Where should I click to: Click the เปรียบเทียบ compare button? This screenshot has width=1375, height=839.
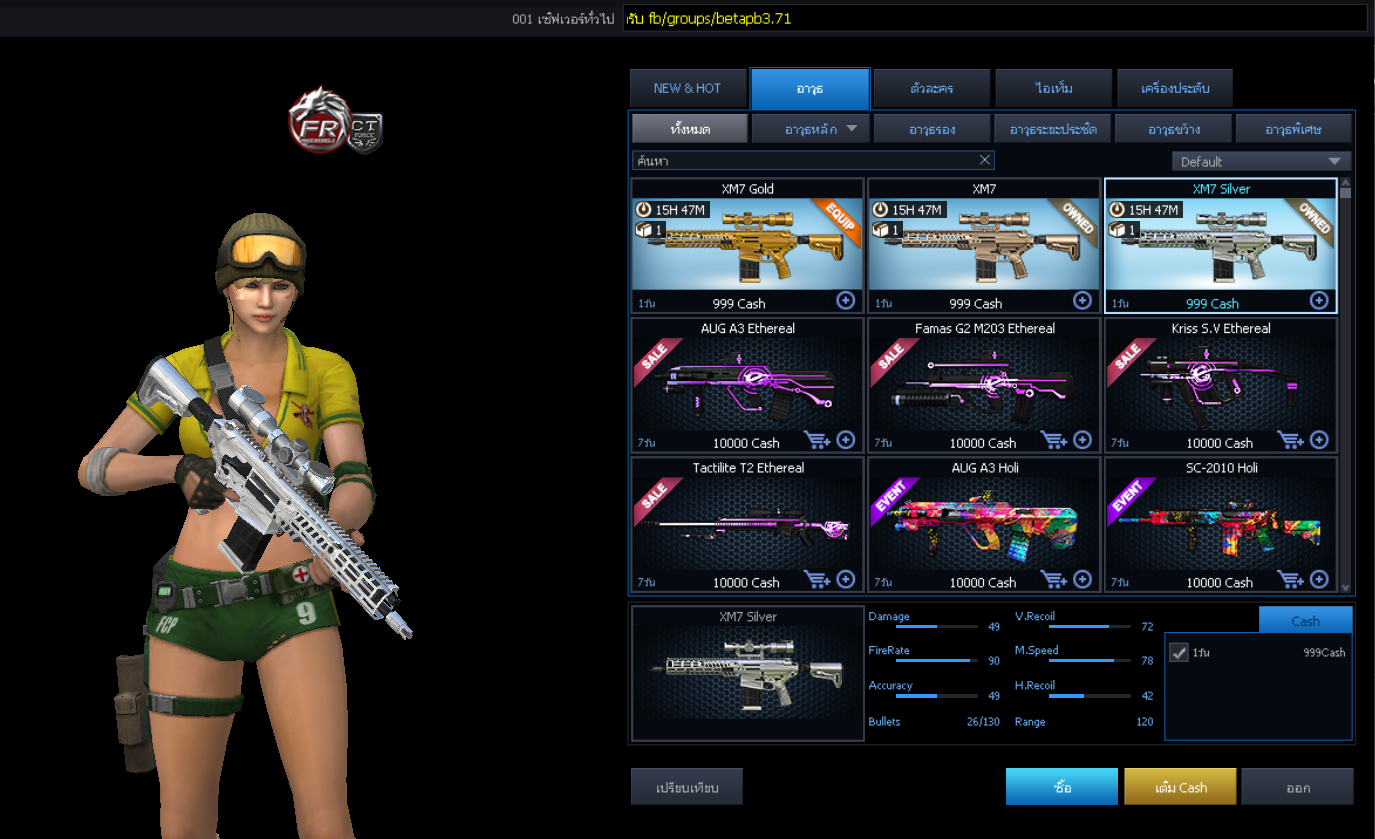tap(686, 786)
